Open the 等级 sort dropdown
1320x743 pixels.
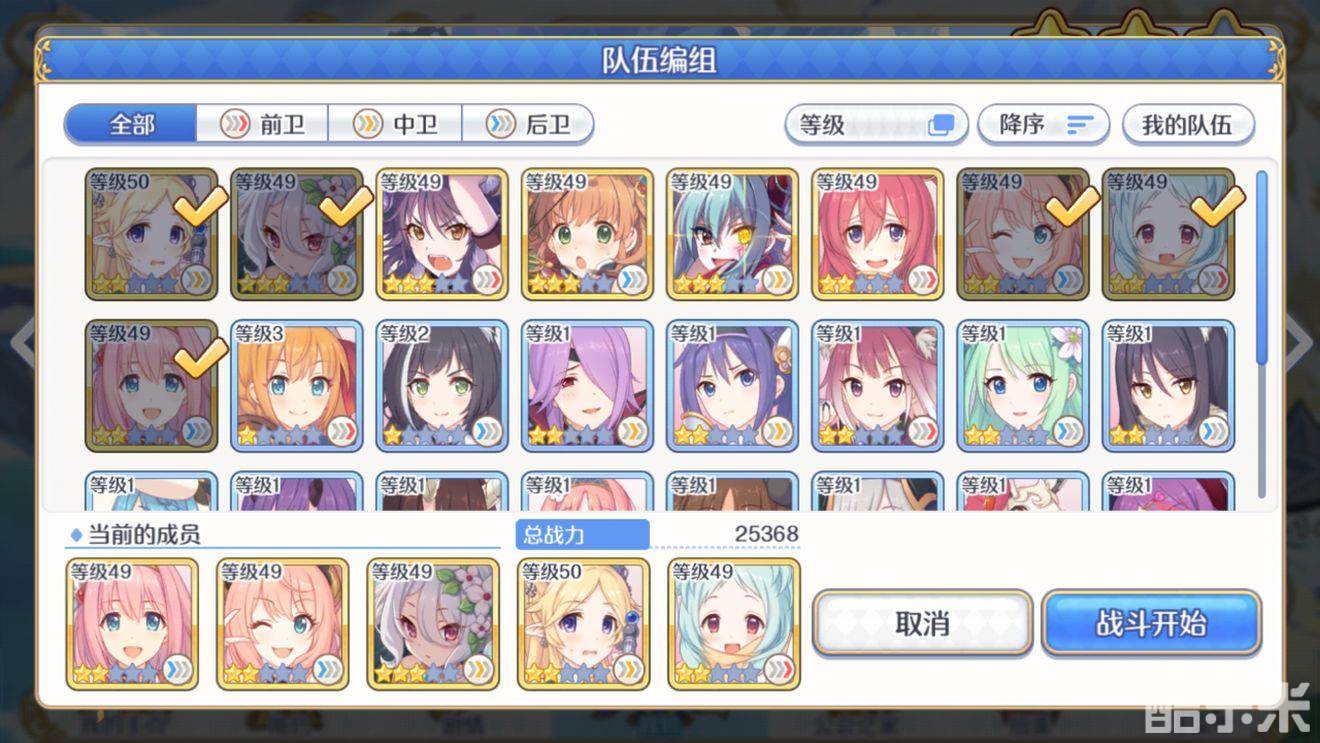876,125
